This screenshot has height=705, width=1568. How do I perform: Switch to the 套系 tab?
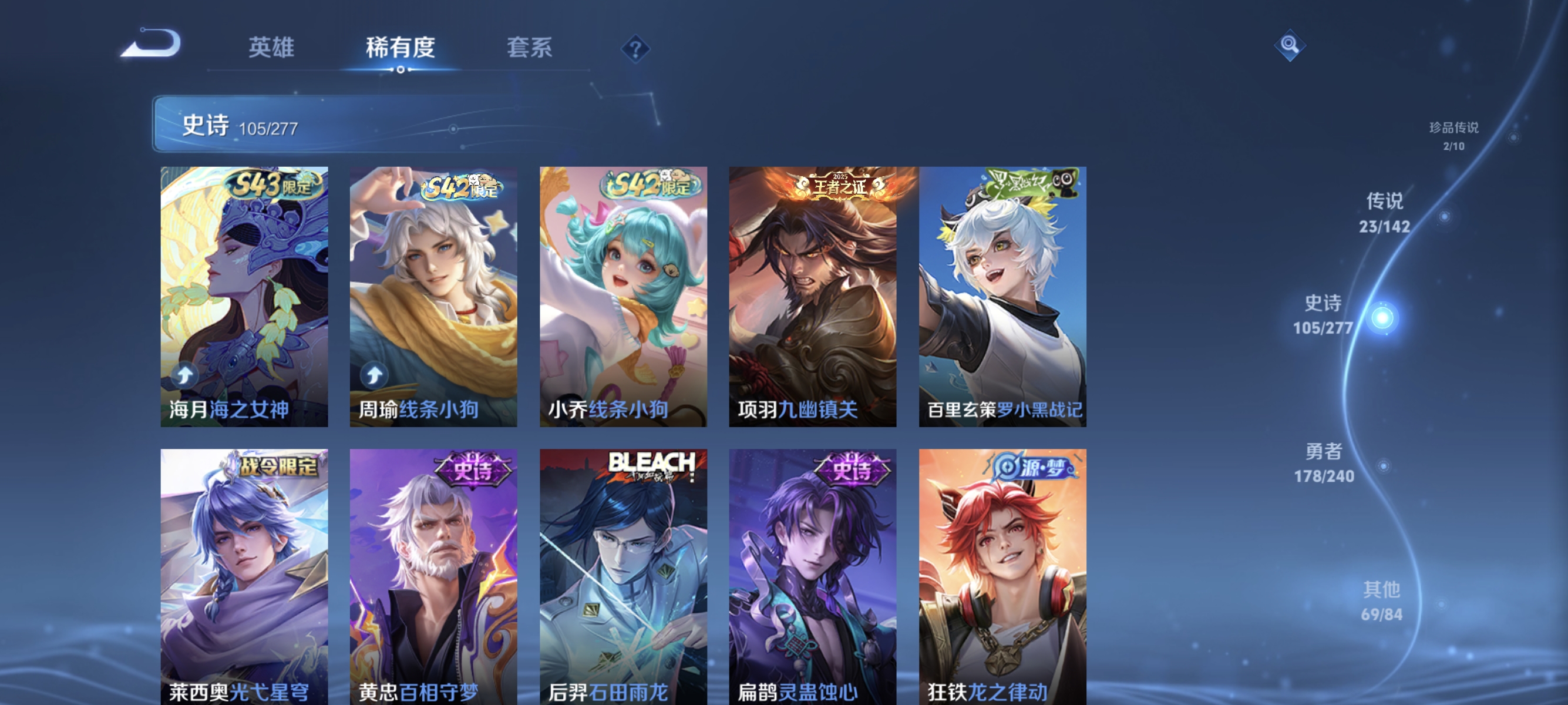coord(531,48)
